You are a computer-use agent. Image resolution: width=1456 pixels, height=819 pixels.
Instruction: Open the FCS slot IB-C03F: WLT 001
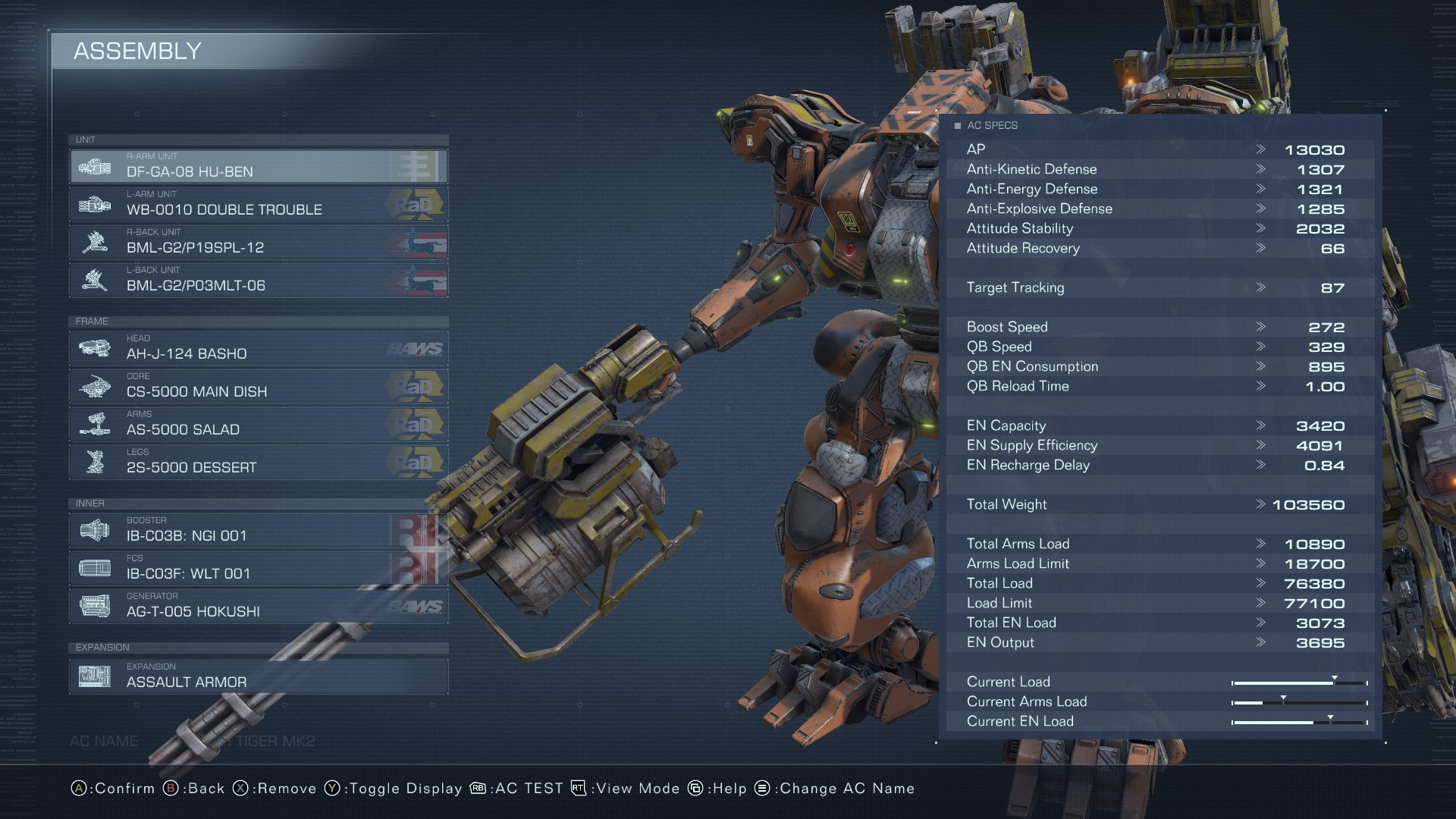(258, 568)
